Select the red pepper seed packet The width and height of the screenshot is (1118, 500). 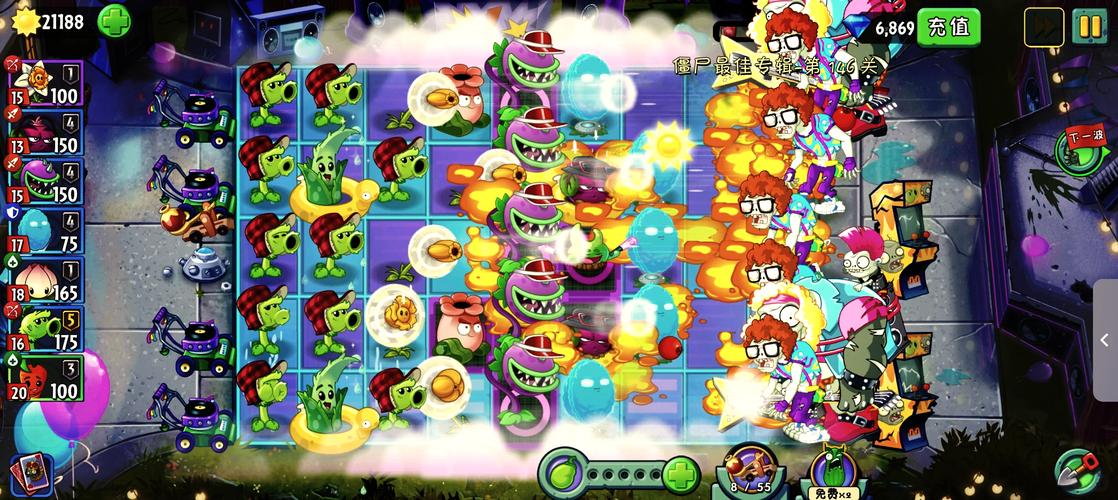coord(45,378)
